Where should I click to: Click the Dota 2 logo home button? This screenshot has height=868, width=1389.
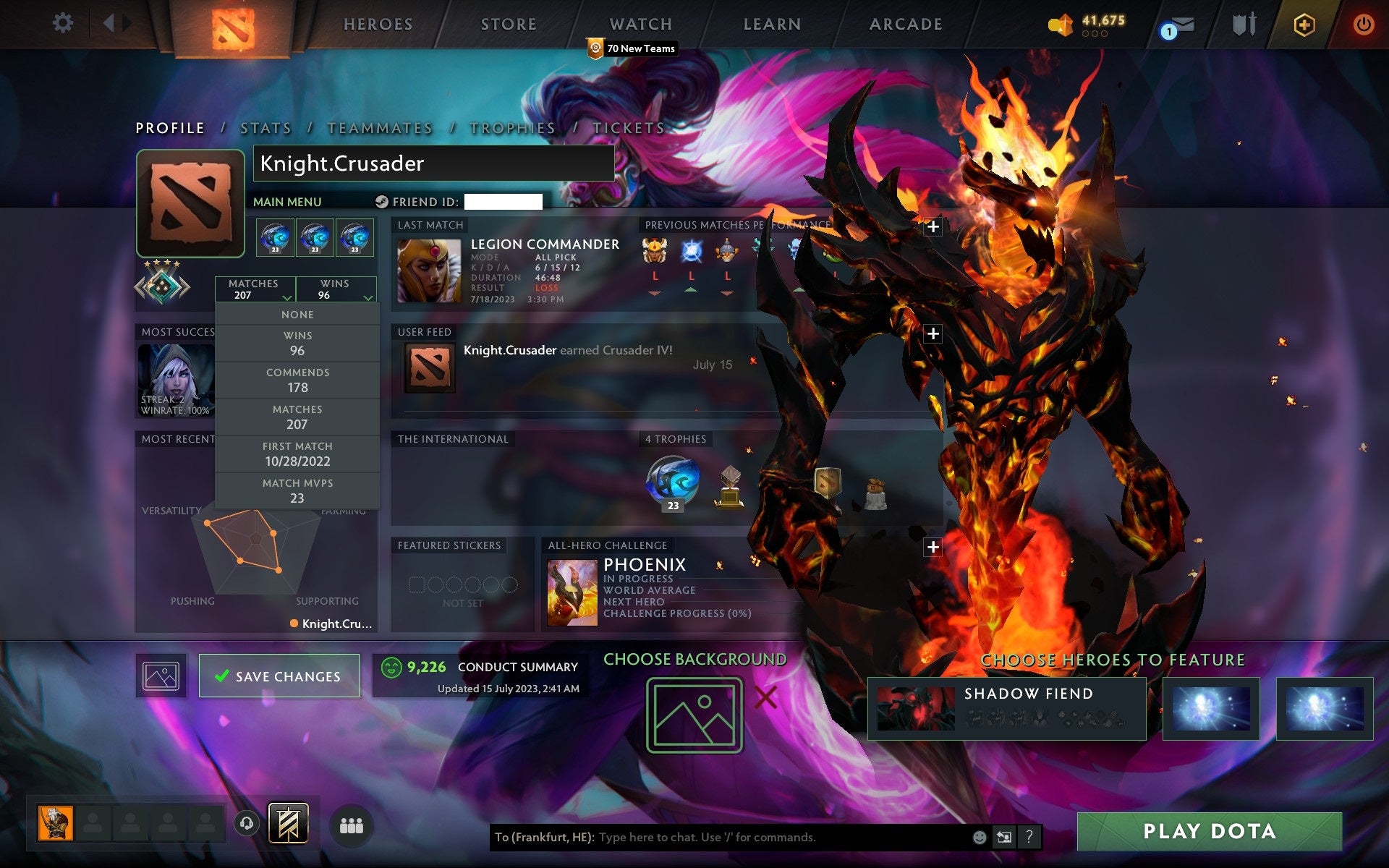[231, 26]
